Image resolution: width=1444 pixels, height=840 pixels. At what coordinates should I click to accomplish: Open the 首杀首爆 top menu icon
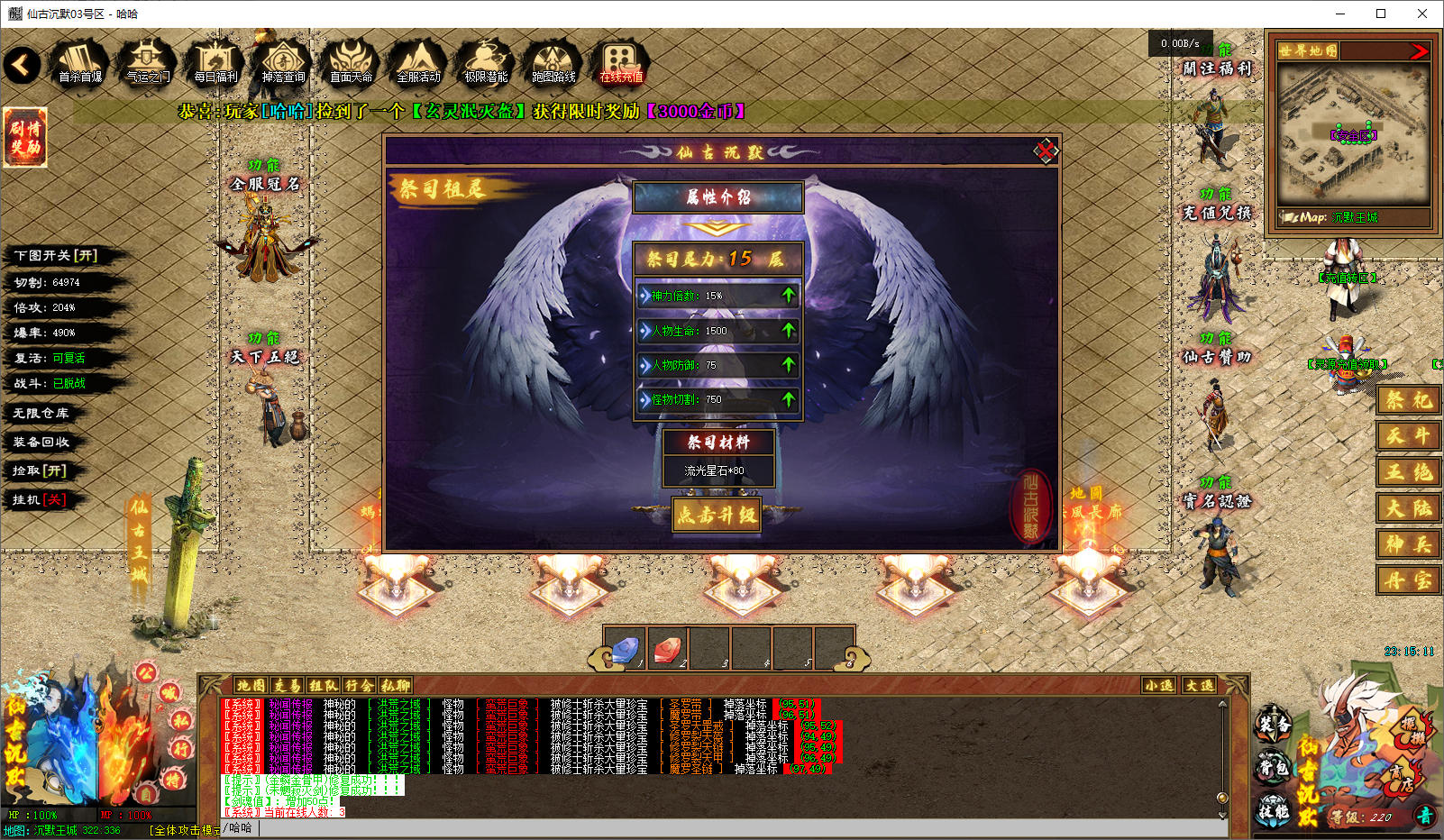click(80, 63)
